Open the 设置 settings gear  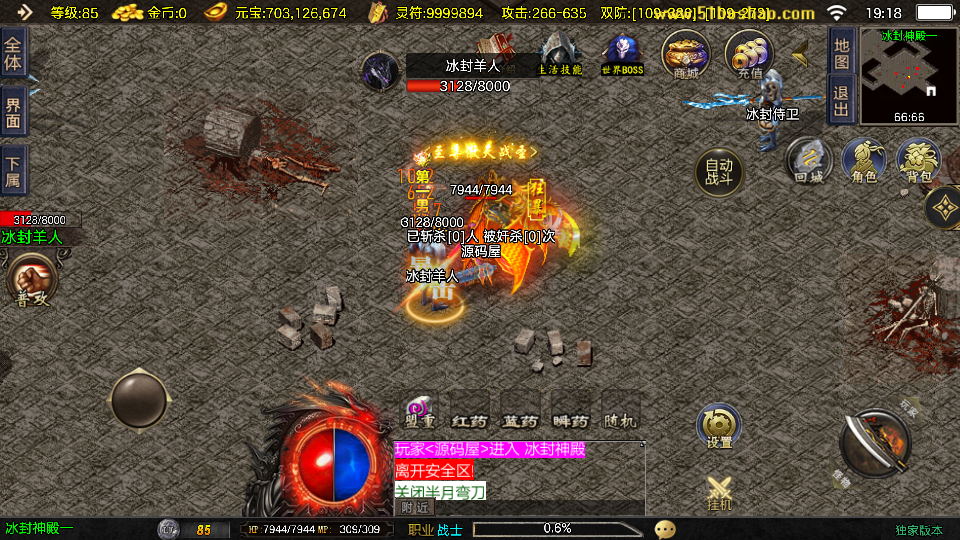[x=719, y=427]
